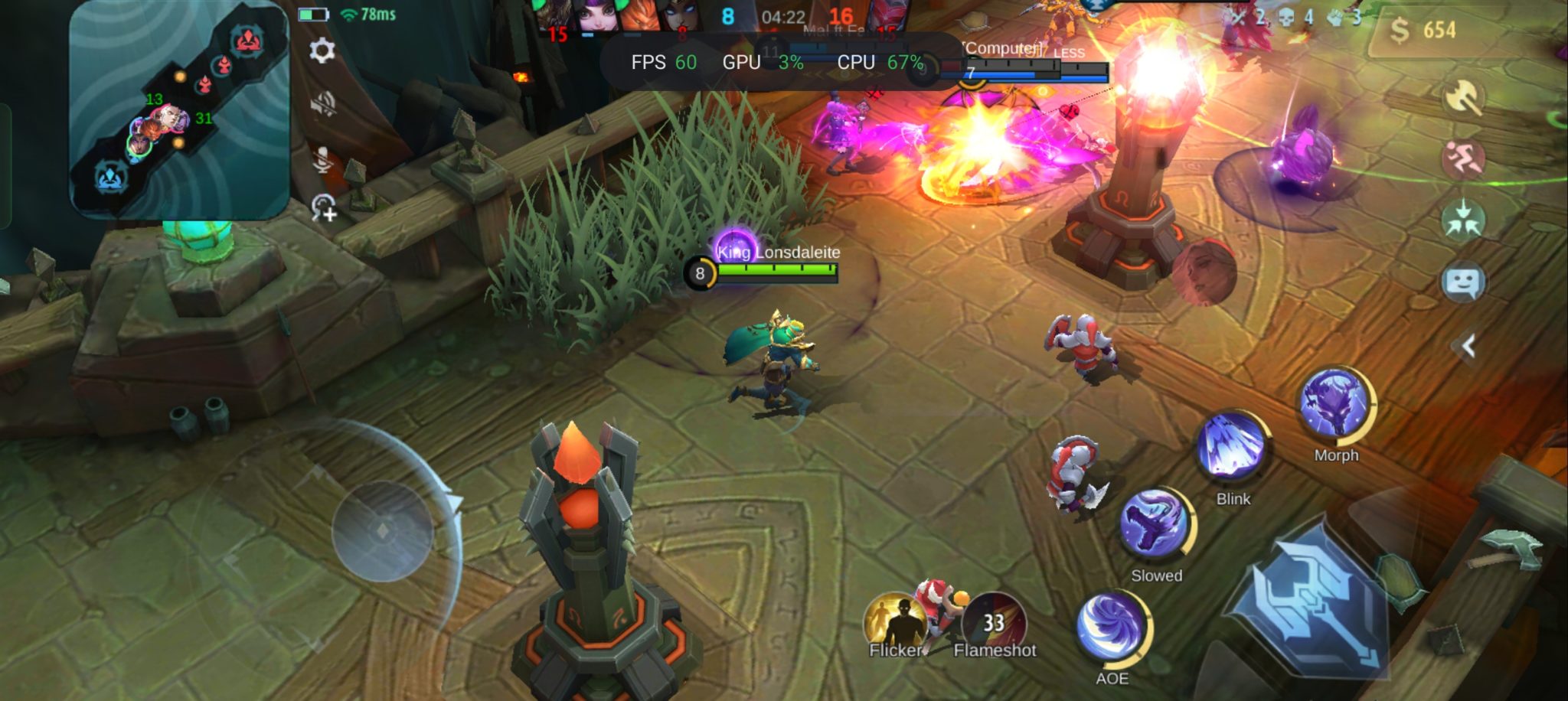The width and height of the screenshot is (1568, 701).
Task: Open settings via the gear icon
Action: (x=322, y=51)
